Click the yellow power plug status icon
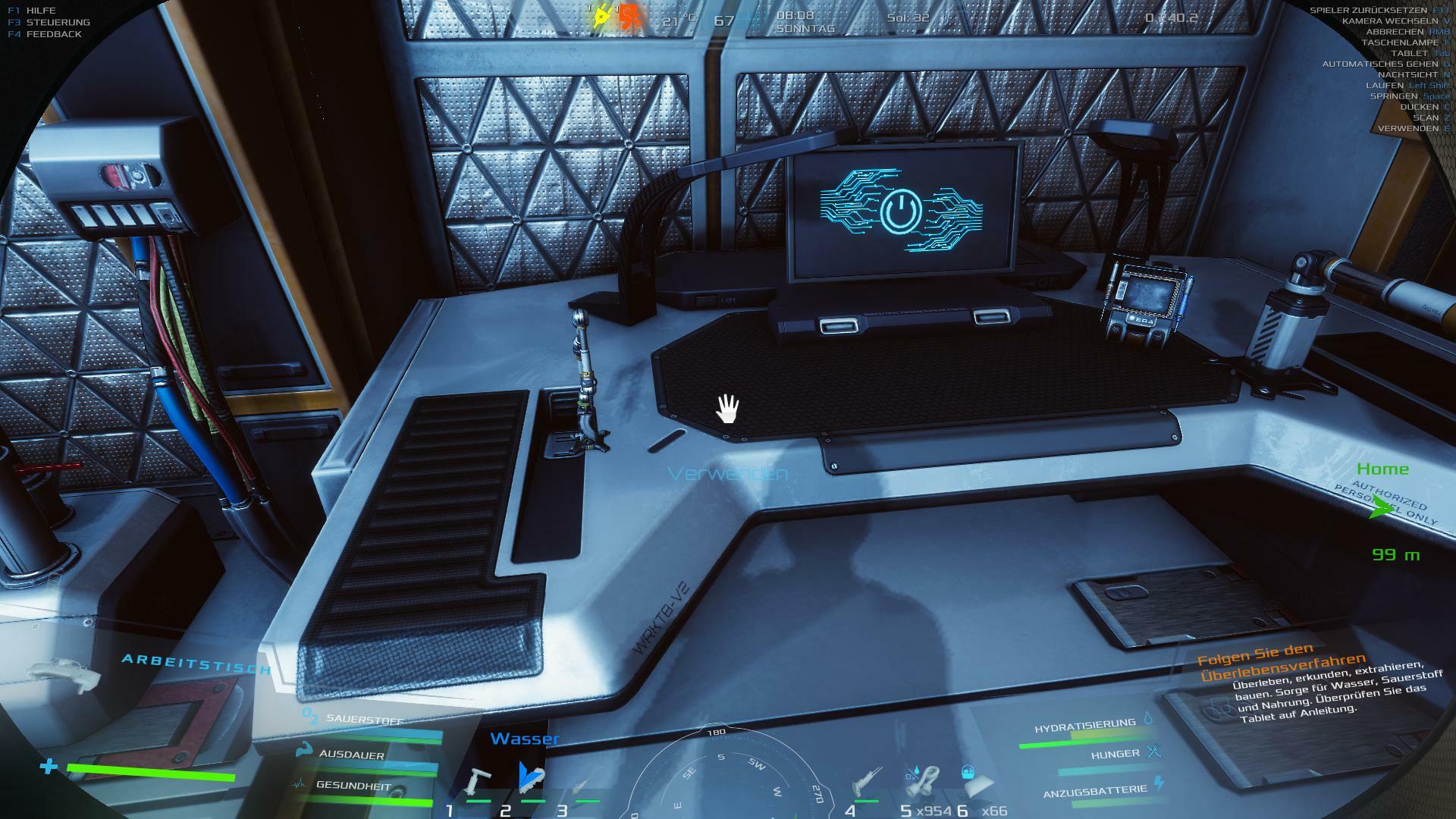This screenshot has height=819, width=1456. pyautogui.click(x=602, y=16)
